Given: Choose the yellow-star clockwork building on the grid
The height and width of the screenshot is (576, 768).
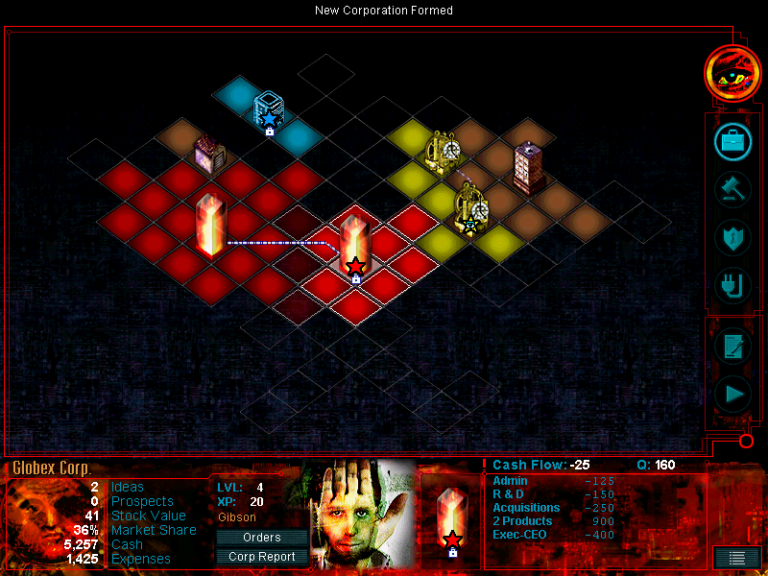Looking at the screenshot, I should click(x=470, y=210).
